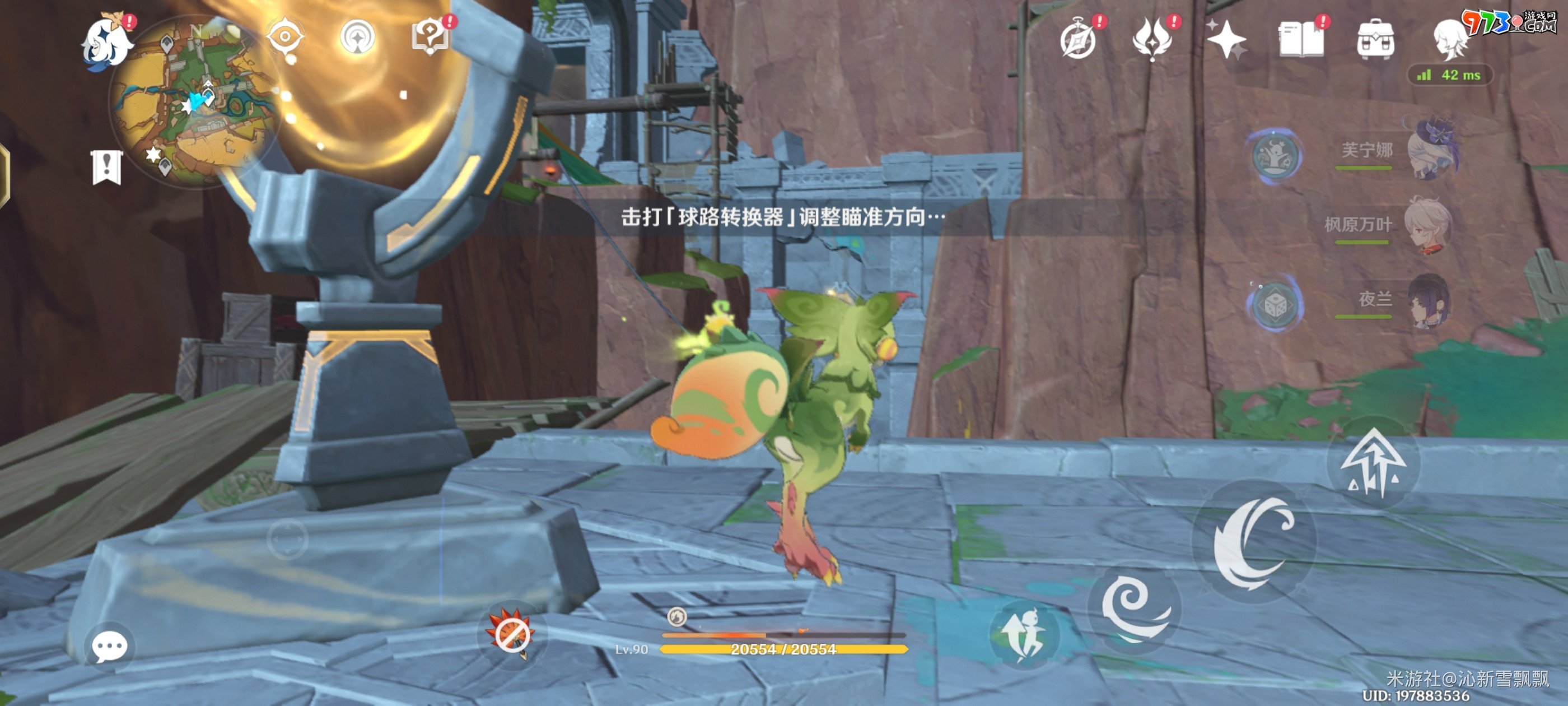Open the backpack inventory
The image size is (1568, 706).
(x=1376, y=40)
